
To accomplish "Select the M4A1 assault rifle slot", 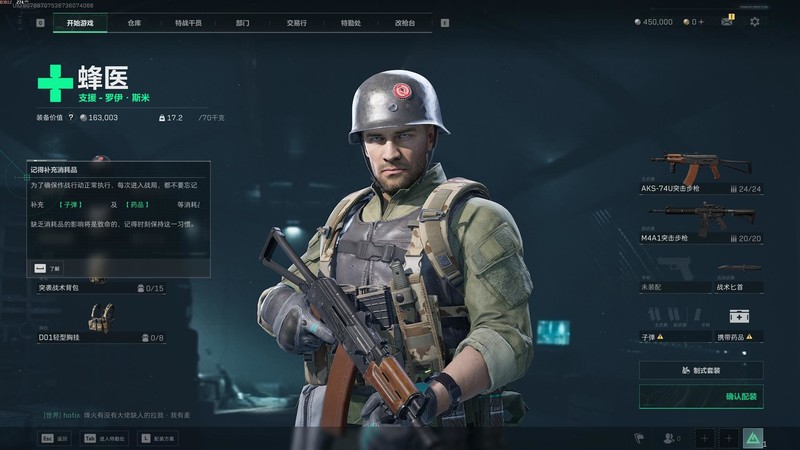I will pyautogui.click(x=701, y=222).
